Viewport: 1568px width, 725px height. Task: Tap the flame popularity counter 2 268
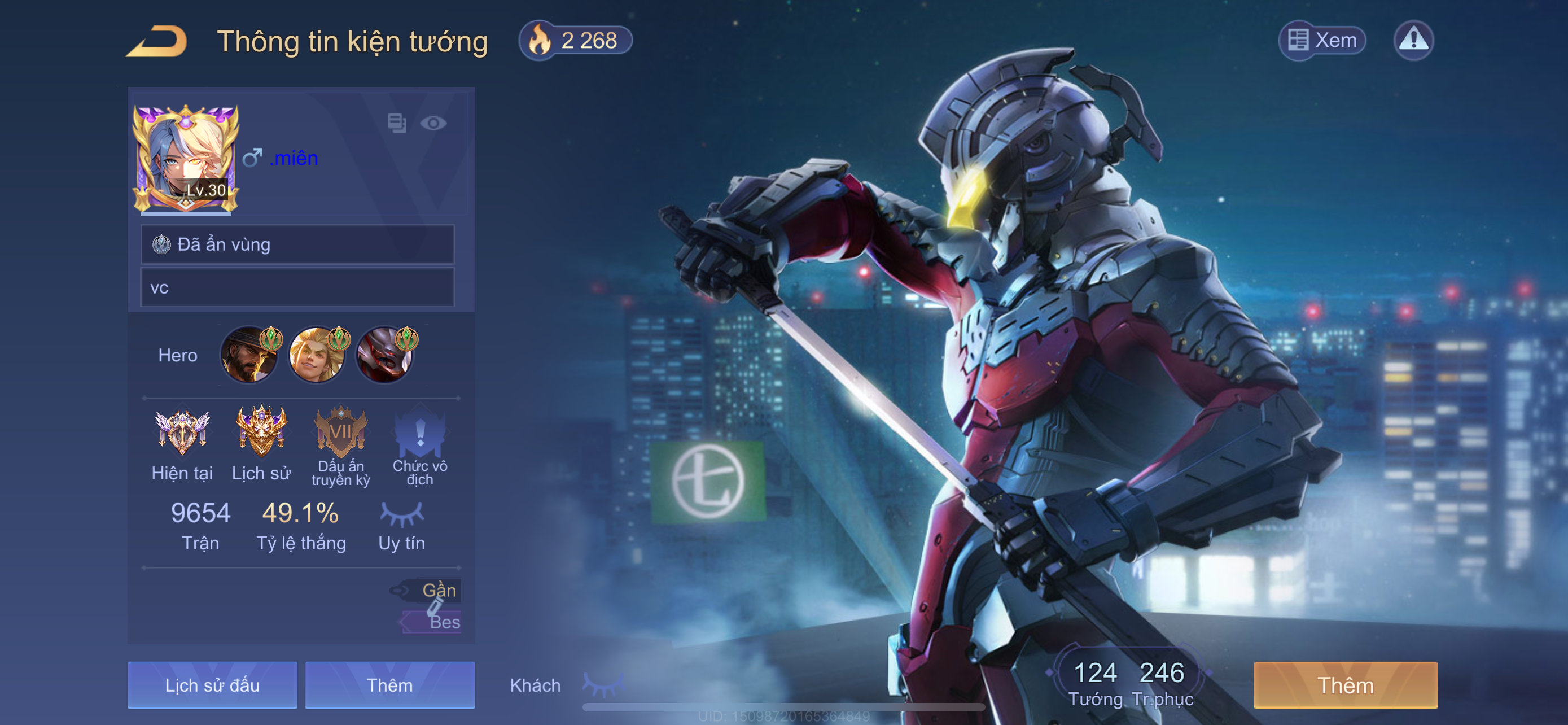(x=575, y=41)
